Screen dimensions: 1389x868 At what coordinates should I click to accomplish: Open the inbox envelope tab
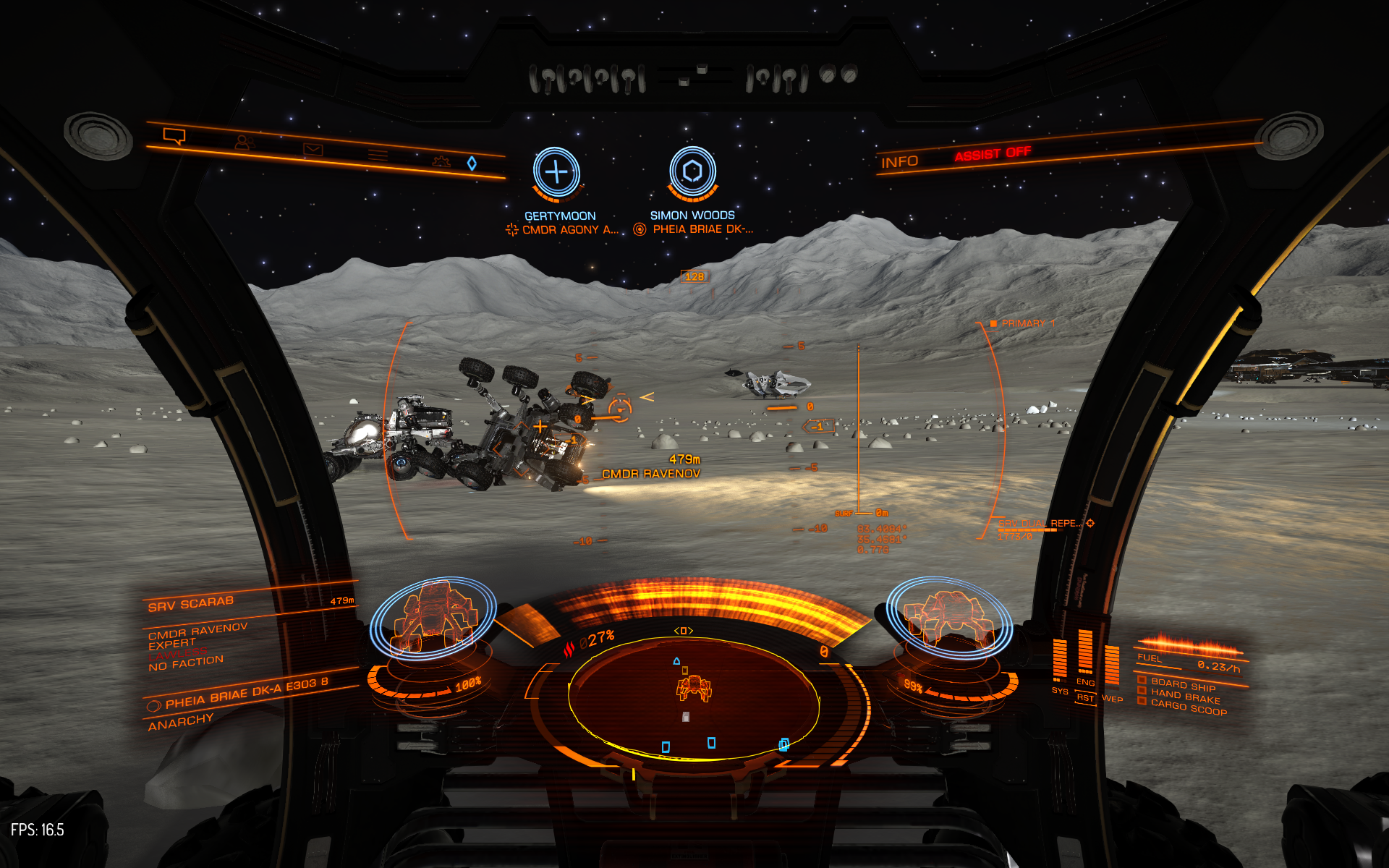point(313,149)
